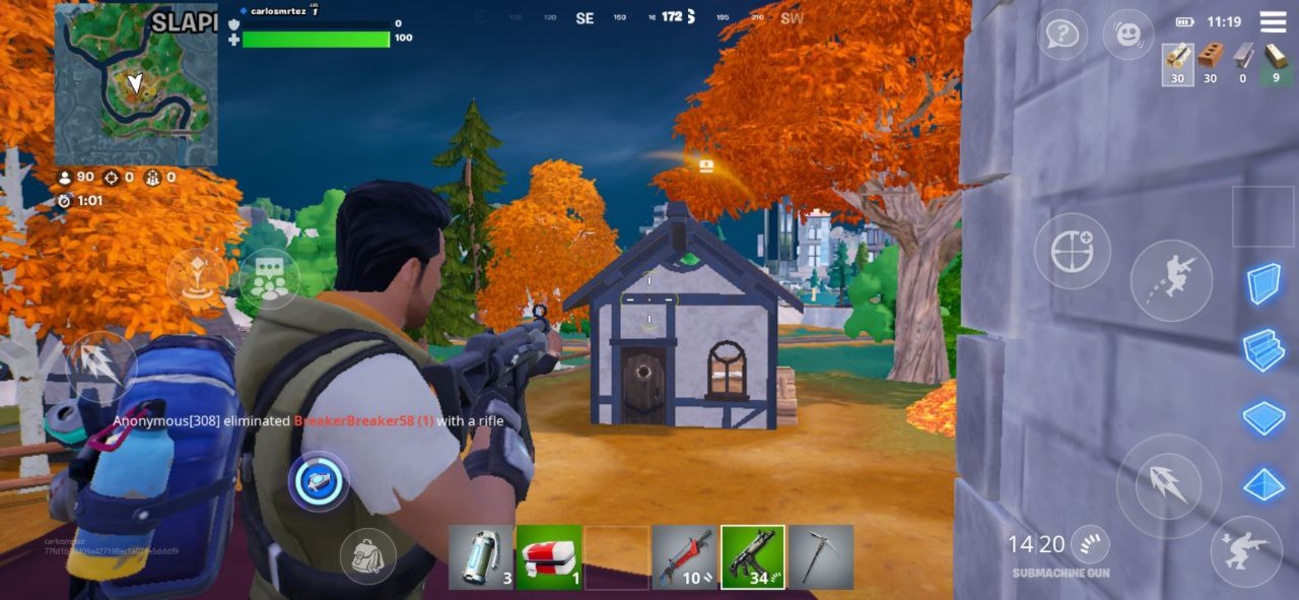
Task: Choose the floor building piece
Action: [1264, 418]
